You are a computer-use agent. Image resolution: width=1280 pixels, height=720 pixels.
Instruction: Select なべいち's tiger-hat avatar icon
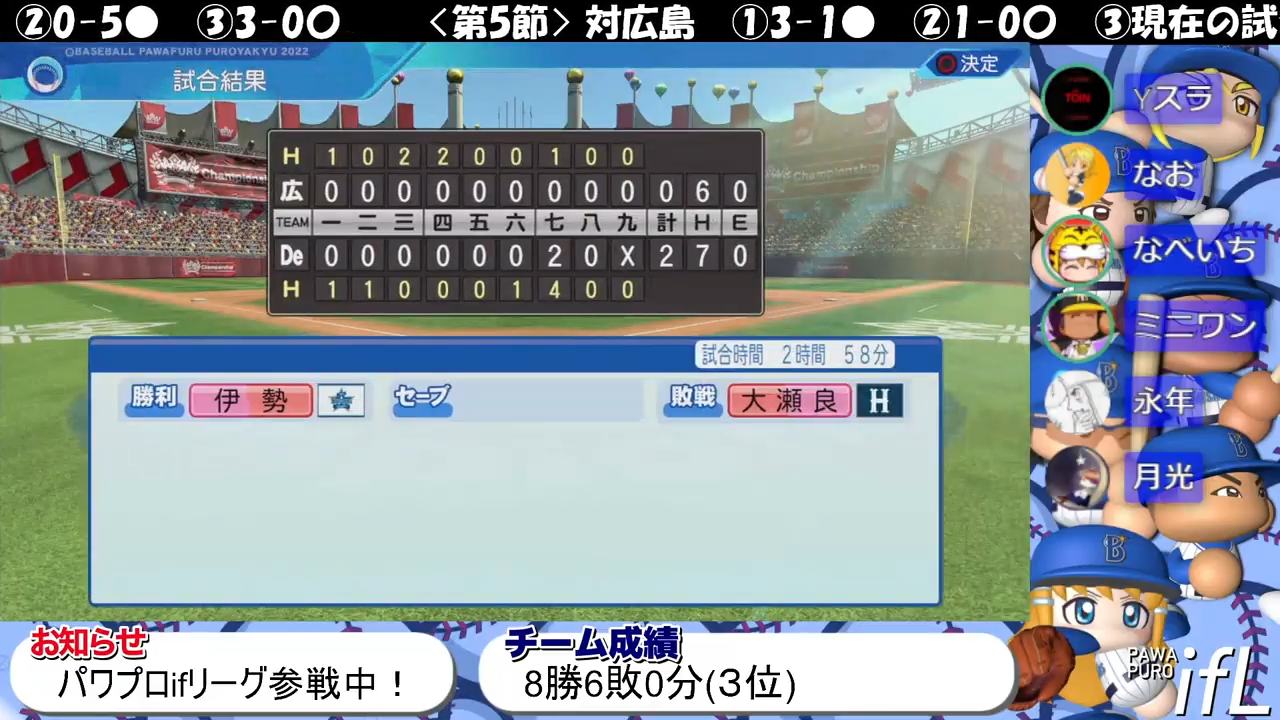pyautogui.click(x=1078, y=250)
